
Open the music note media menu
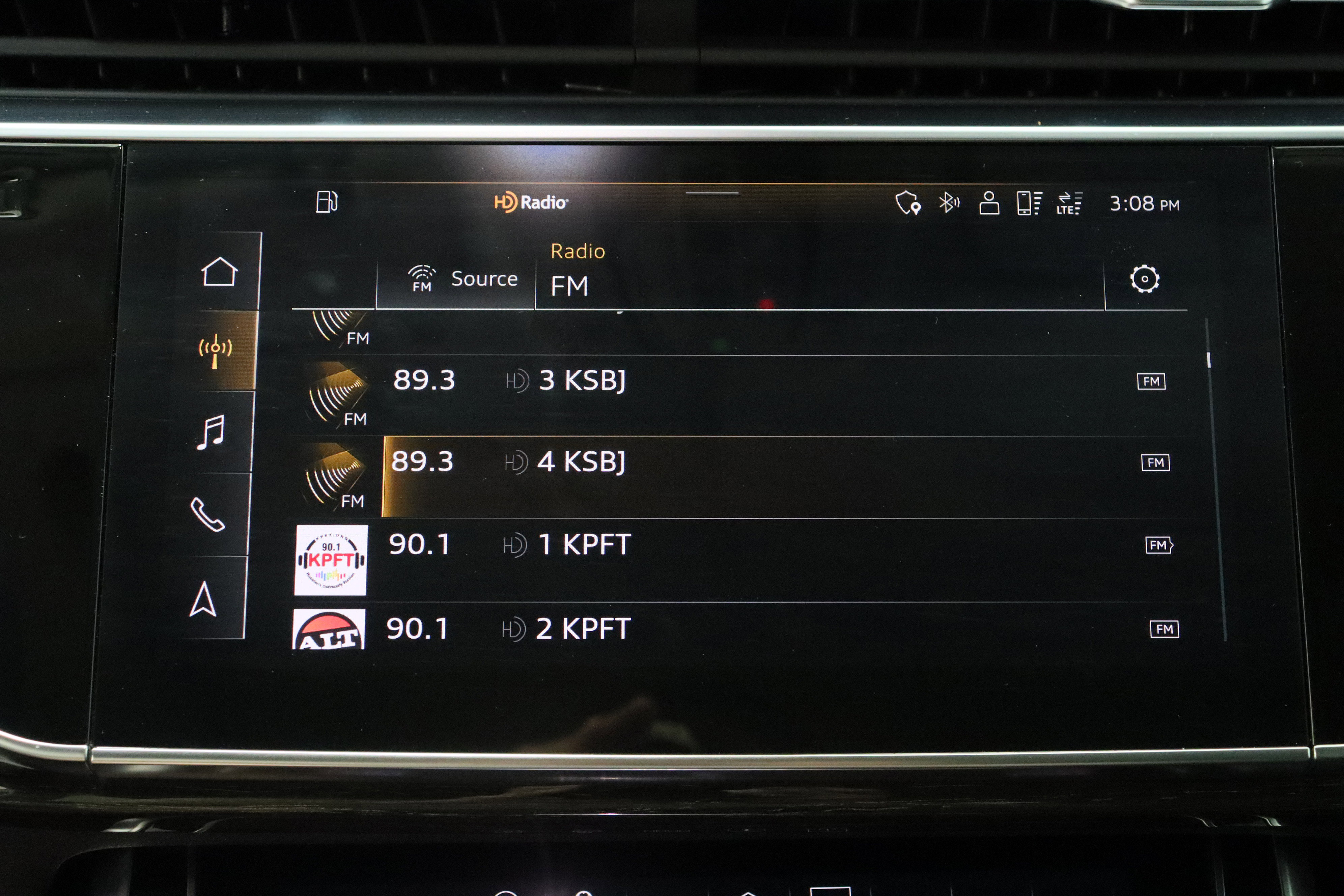[211, 432]
